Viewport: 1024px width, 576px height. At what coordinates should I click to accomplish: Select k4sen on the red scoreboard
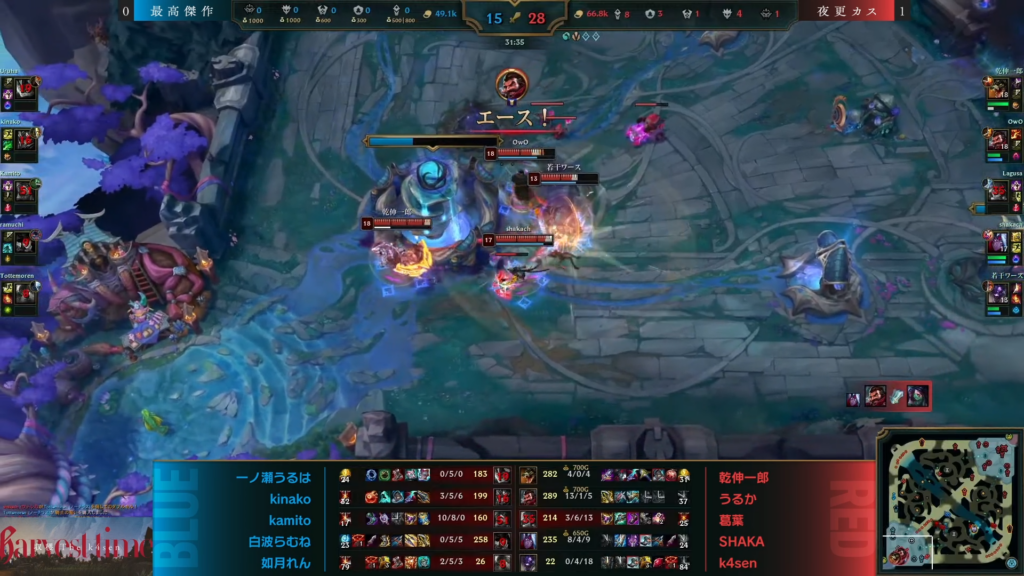[x=741, y=562]
